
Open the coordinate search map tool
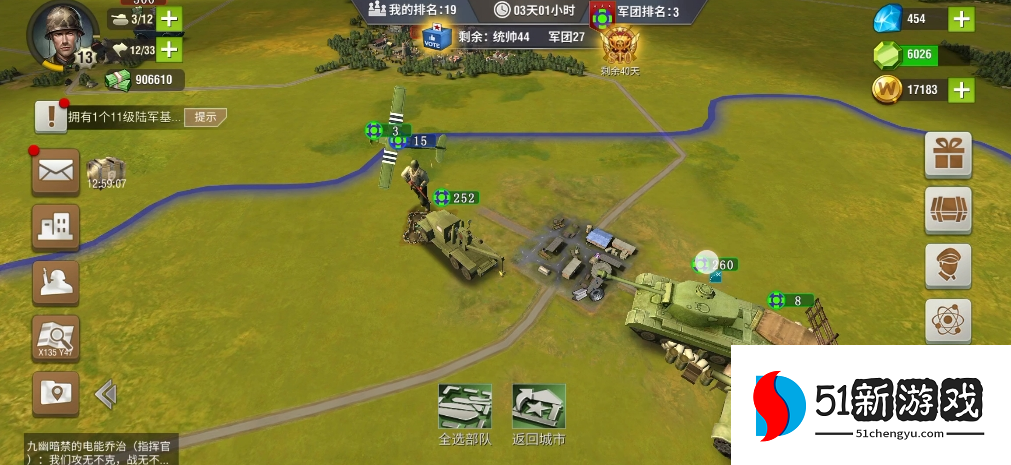pos(56,338)
